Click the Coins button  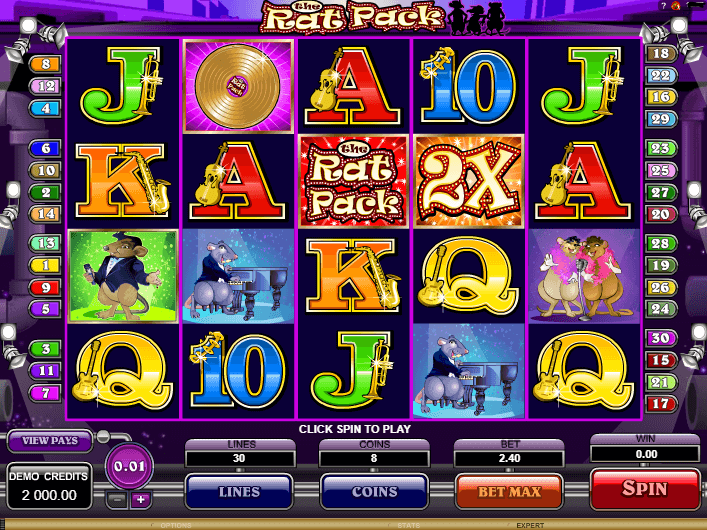(x=373, y=492)
